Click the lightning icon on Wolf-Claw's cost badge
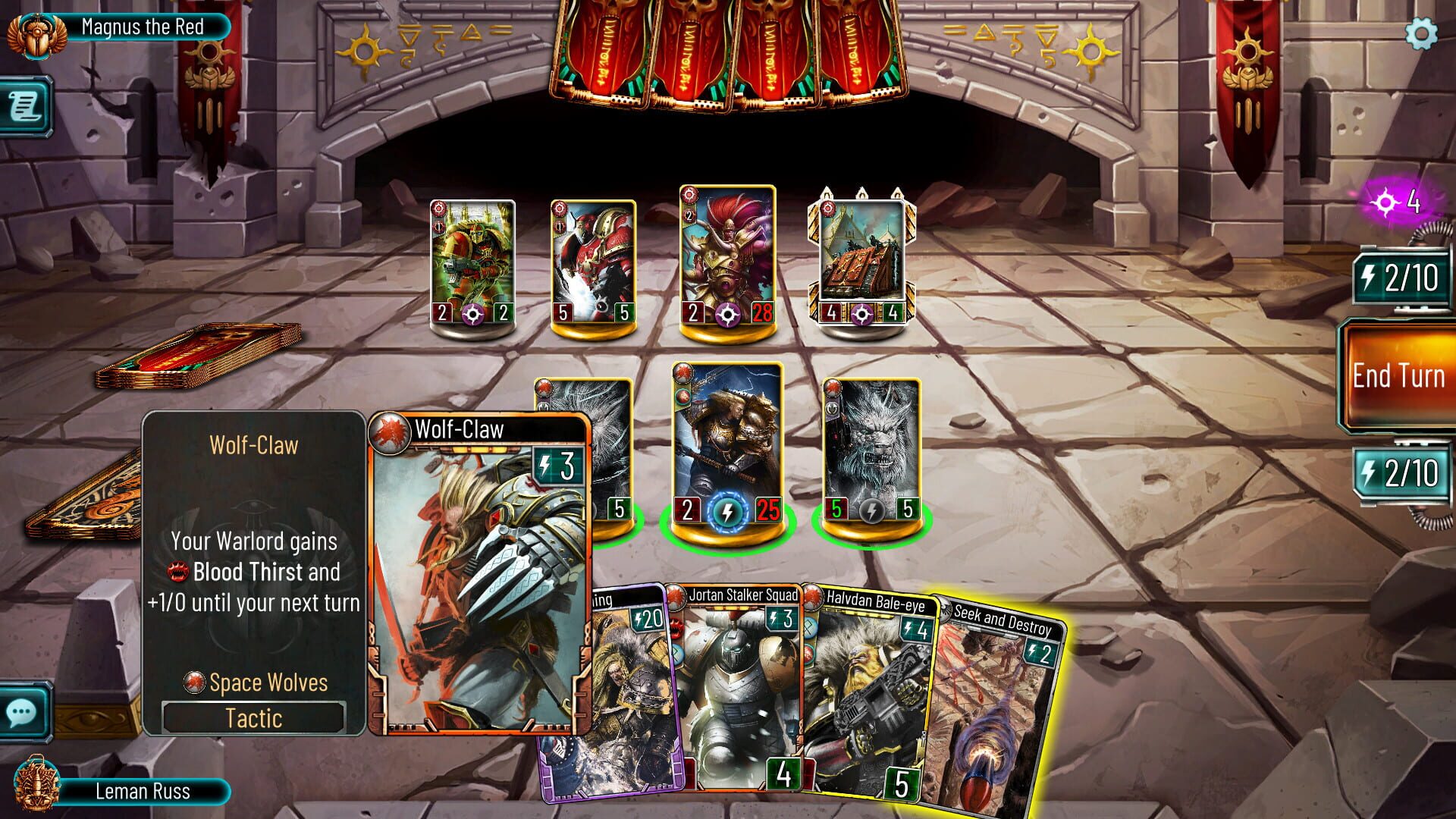 pos(544,466)
